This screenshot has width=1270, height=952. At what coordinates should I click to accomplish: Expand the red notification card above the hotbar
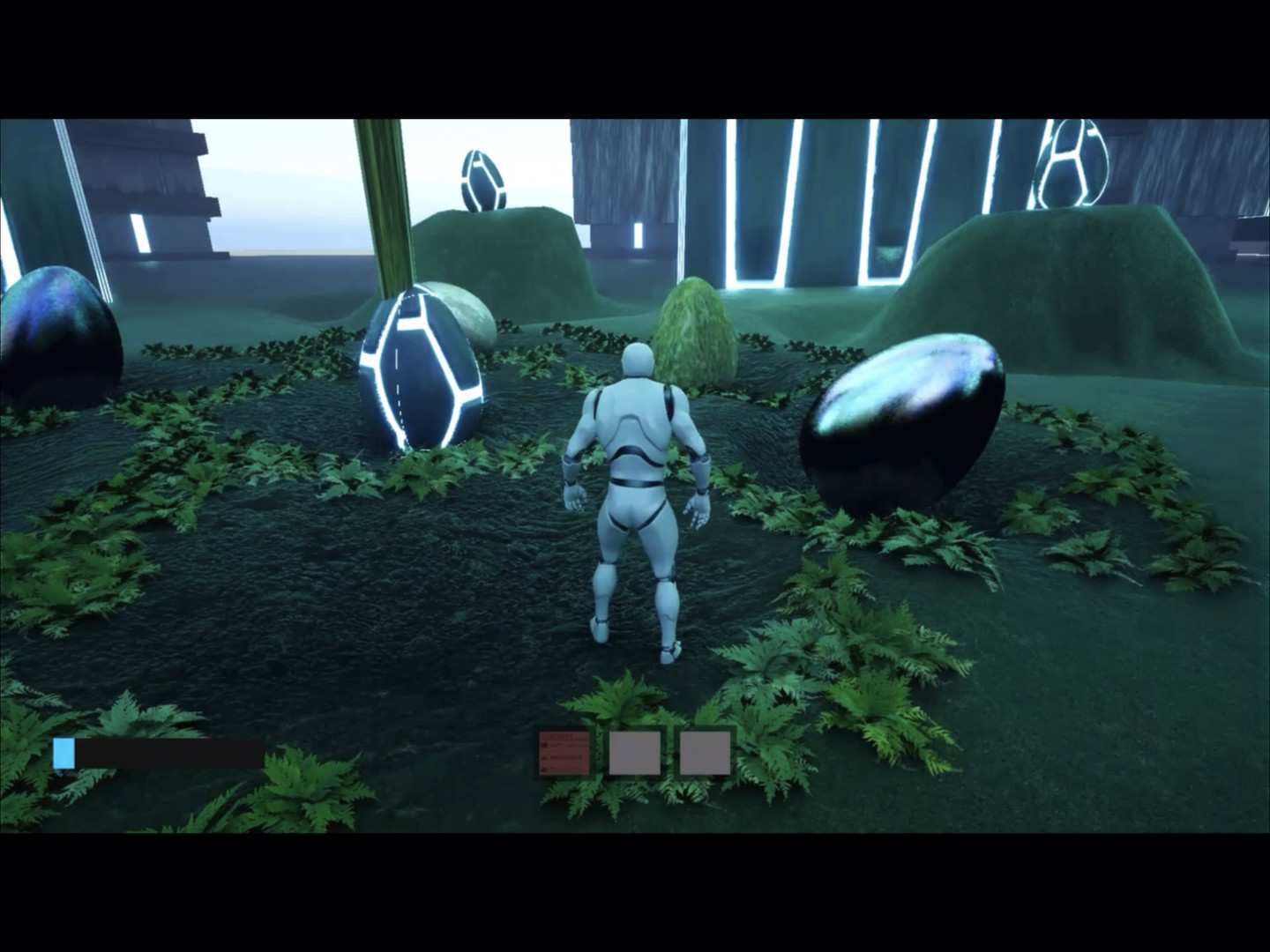(x=563, y=752)
